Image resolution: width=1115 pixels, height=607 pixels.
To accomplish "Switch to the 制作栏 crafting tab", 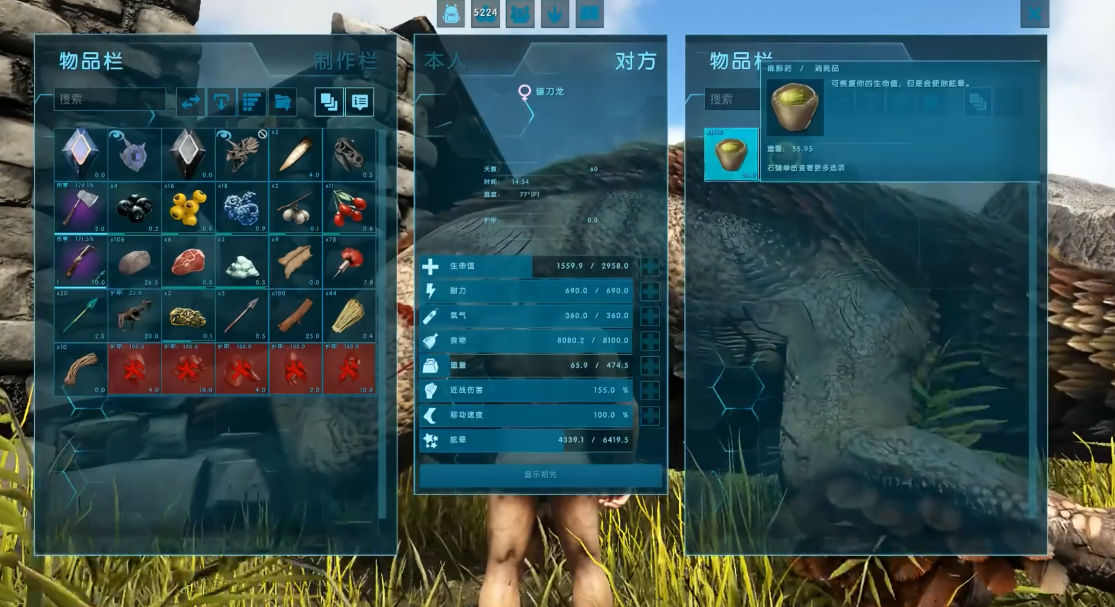I will (x=345, y=62).
